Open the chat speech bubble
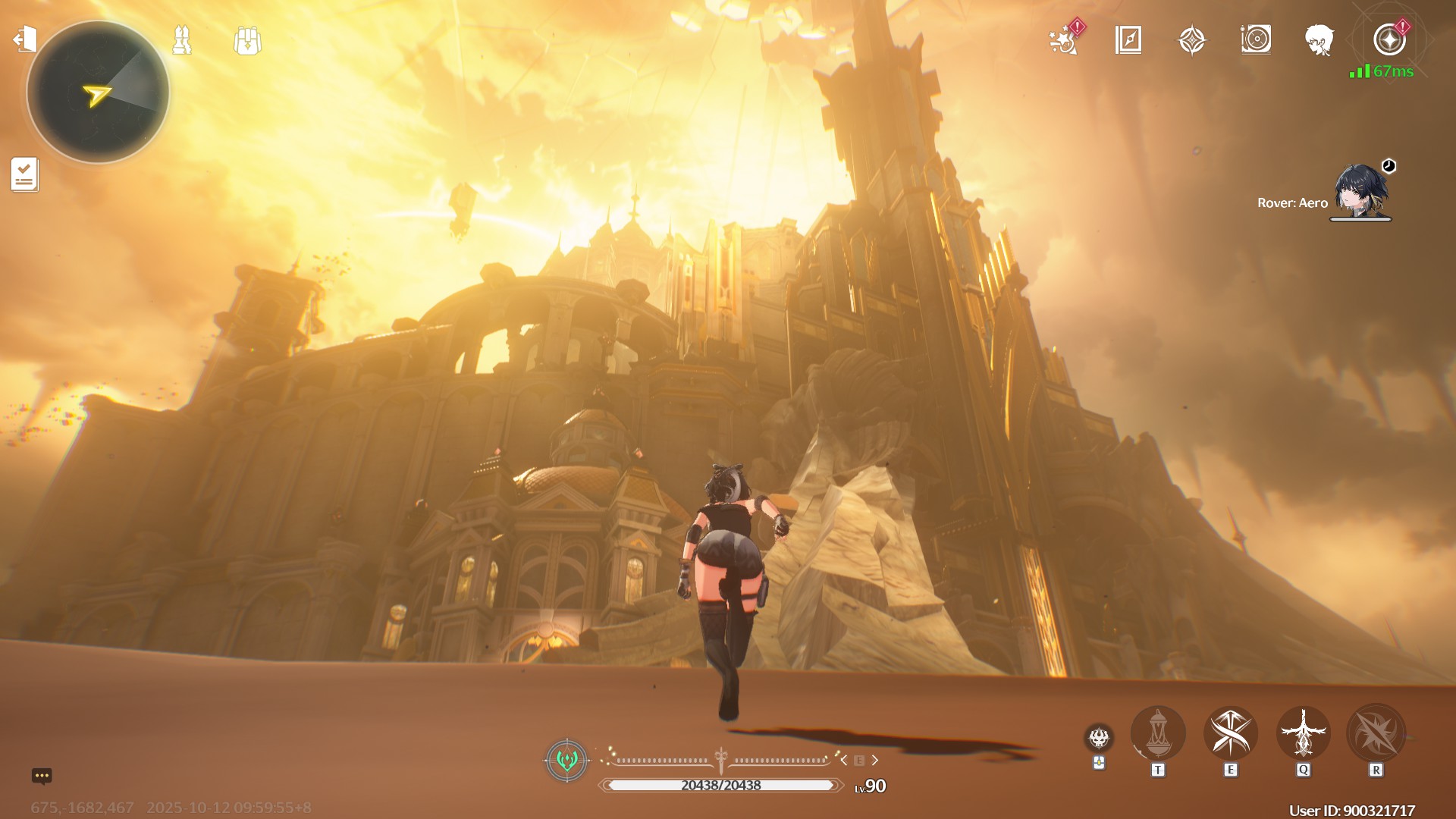Image resolution: width=1456 pixels, height=819 pixels. point(42,776)
